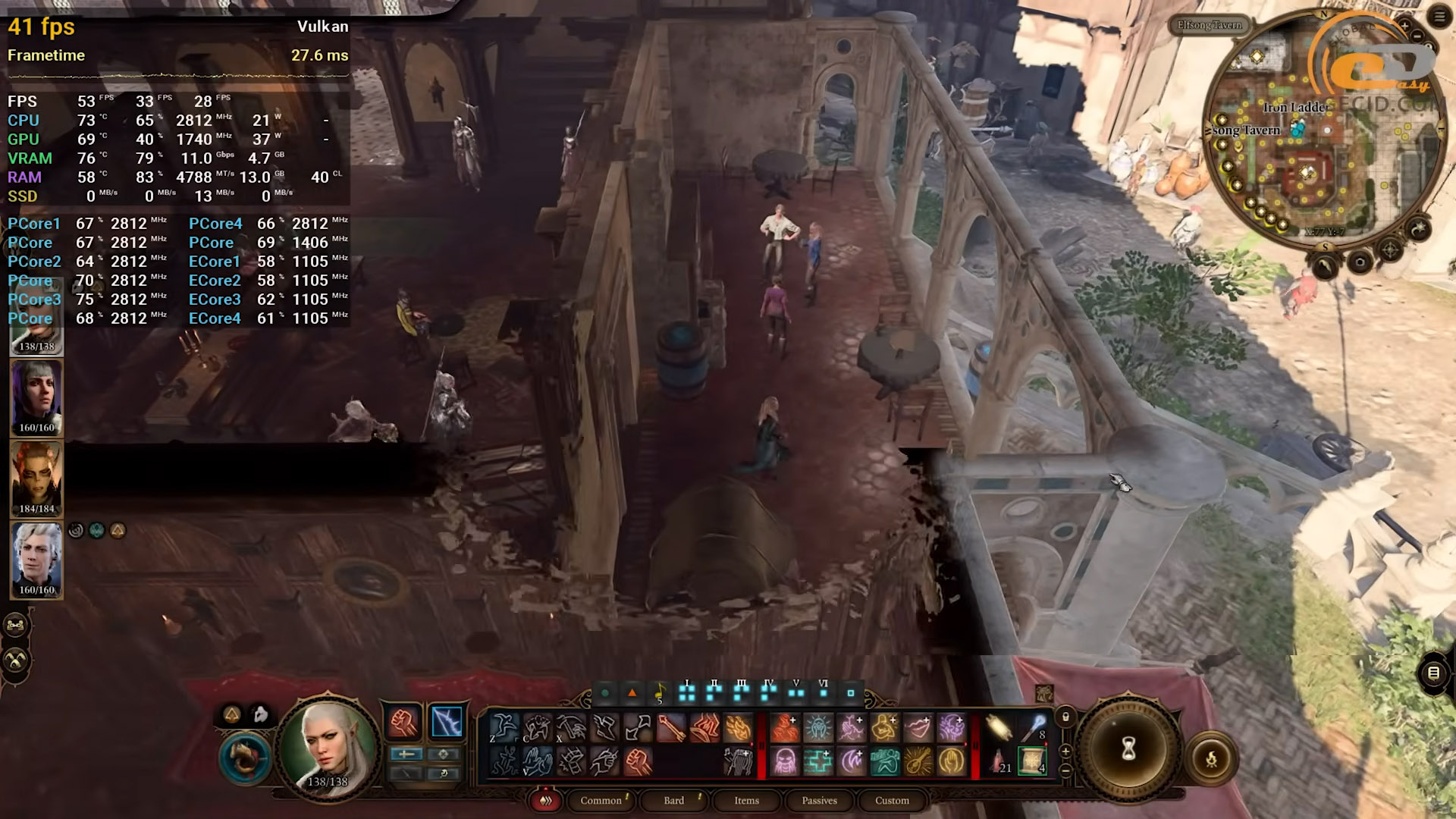
Task: Open the main menu hamburger button
Action: [1439, 17]
